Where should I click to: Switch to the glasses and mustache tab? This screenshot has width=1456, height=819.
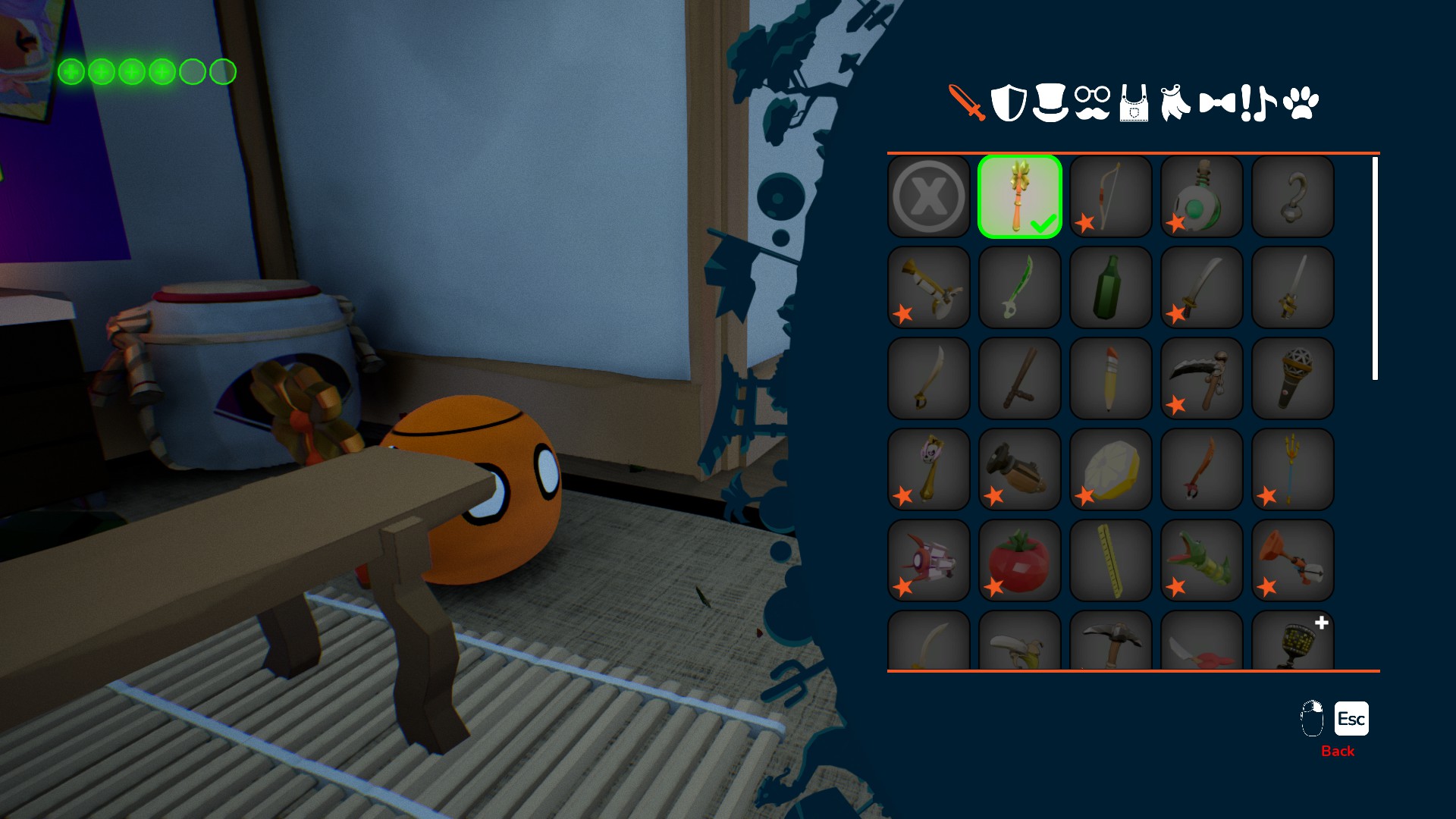[1092, 102]
